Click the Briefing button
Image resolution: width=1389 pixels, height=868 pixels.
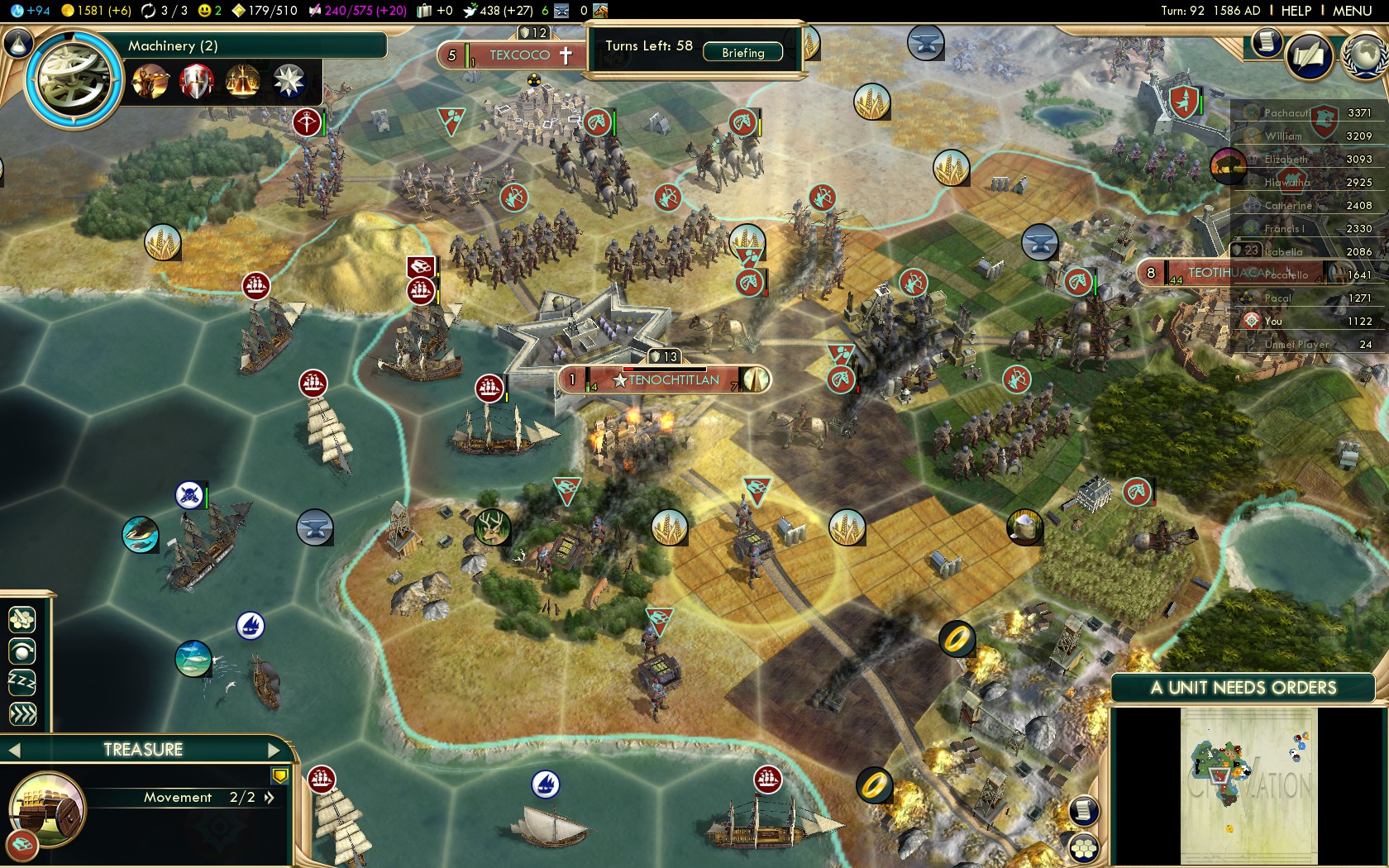tap(742, 53)
